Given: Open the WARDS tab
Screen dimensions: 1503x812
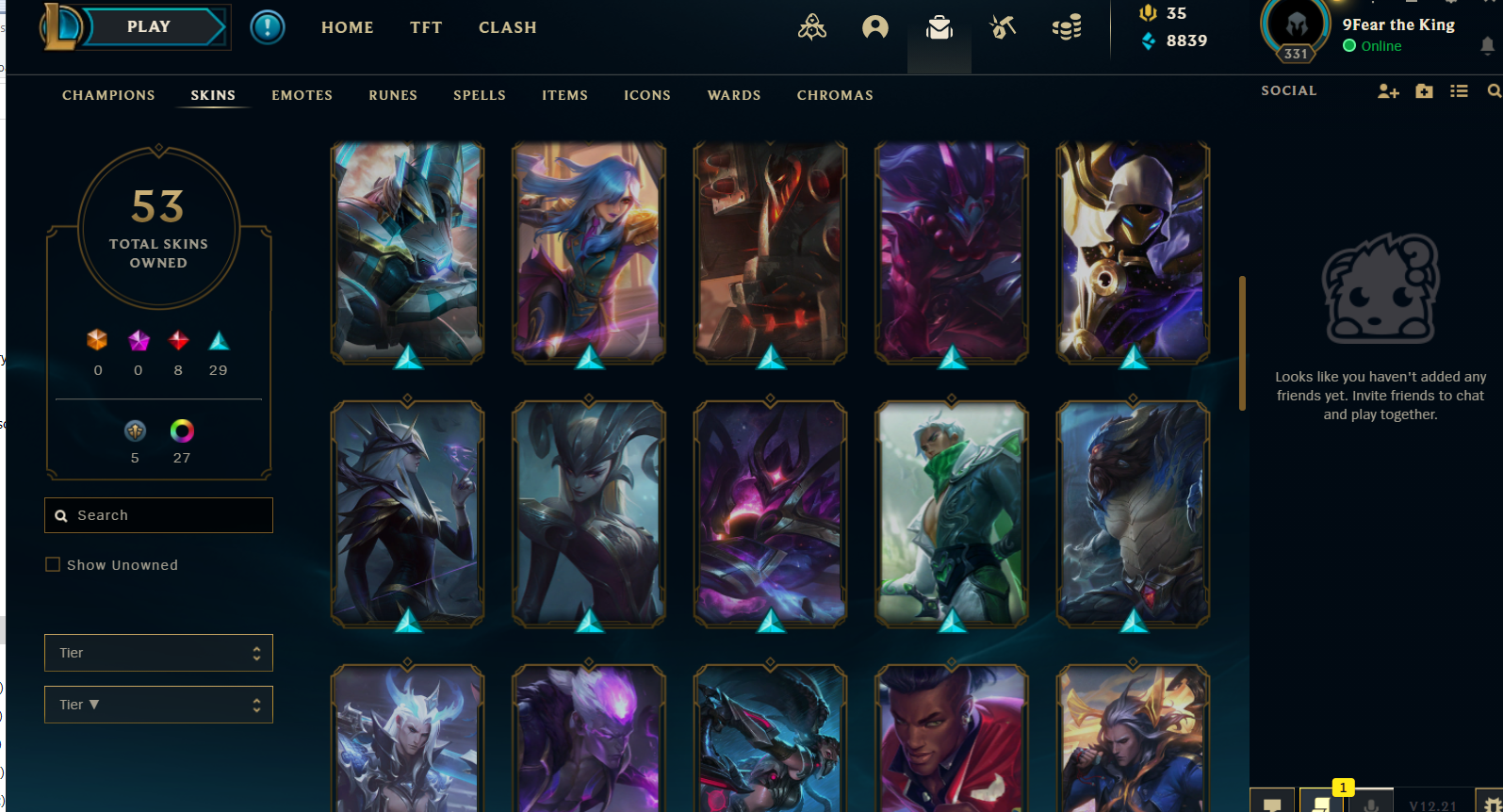Looking at the screenshot, I should [734, 95].
